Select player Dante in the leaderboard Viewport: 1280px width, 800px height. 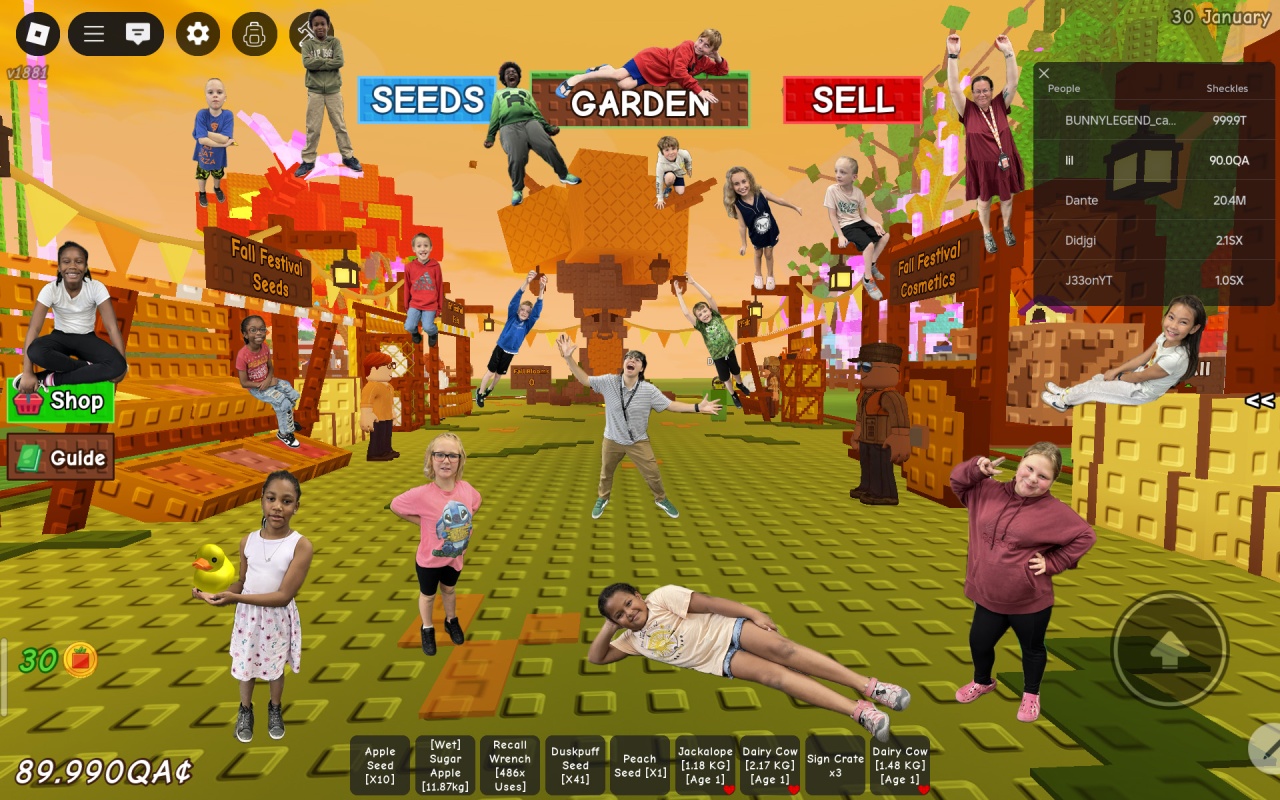[x=1082, y=200]
